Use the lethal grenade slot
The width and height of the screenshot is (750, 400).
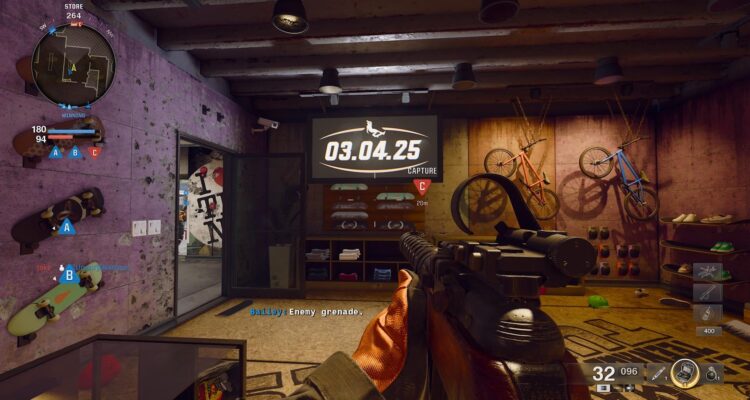point(711,374)
